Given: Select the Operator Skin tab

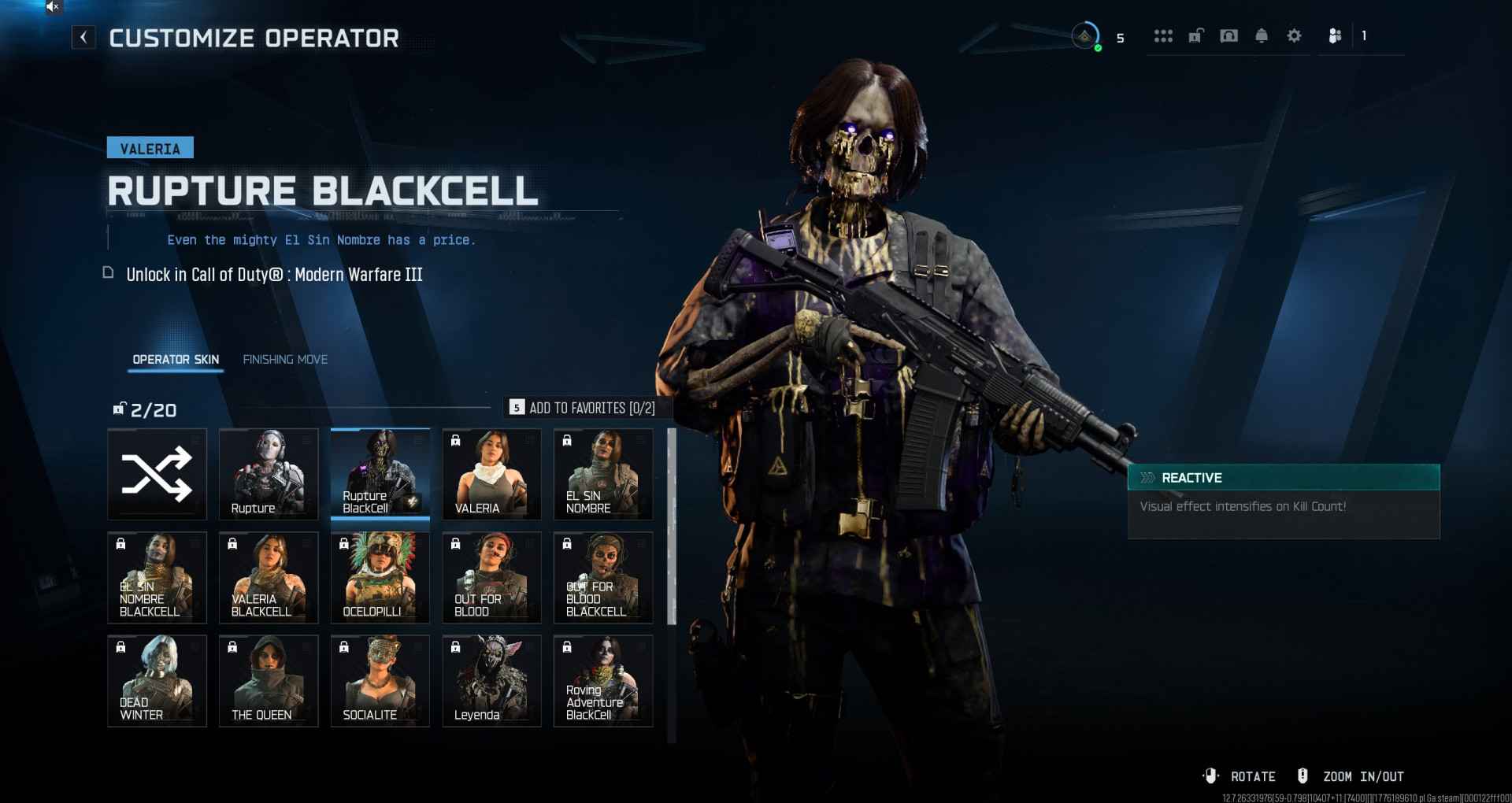Looking at the screenshot, I should coord(176,360).
